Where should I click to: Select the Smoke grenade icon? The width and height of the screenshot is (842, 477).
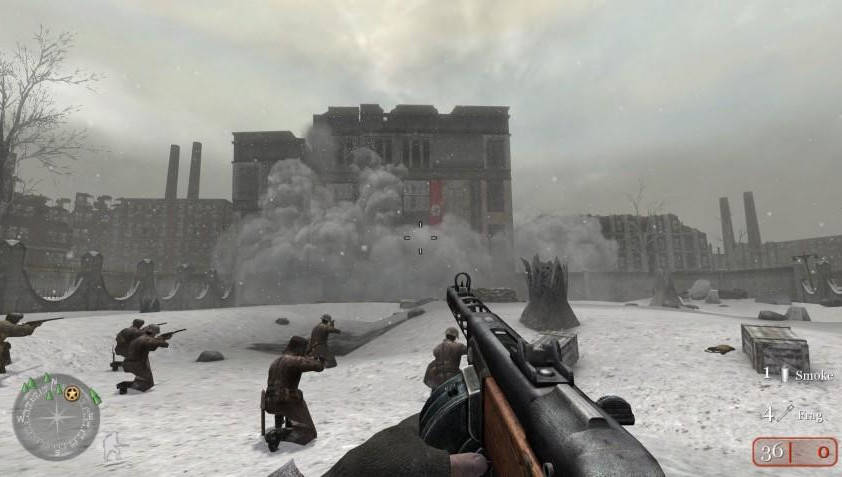(785, 374)
